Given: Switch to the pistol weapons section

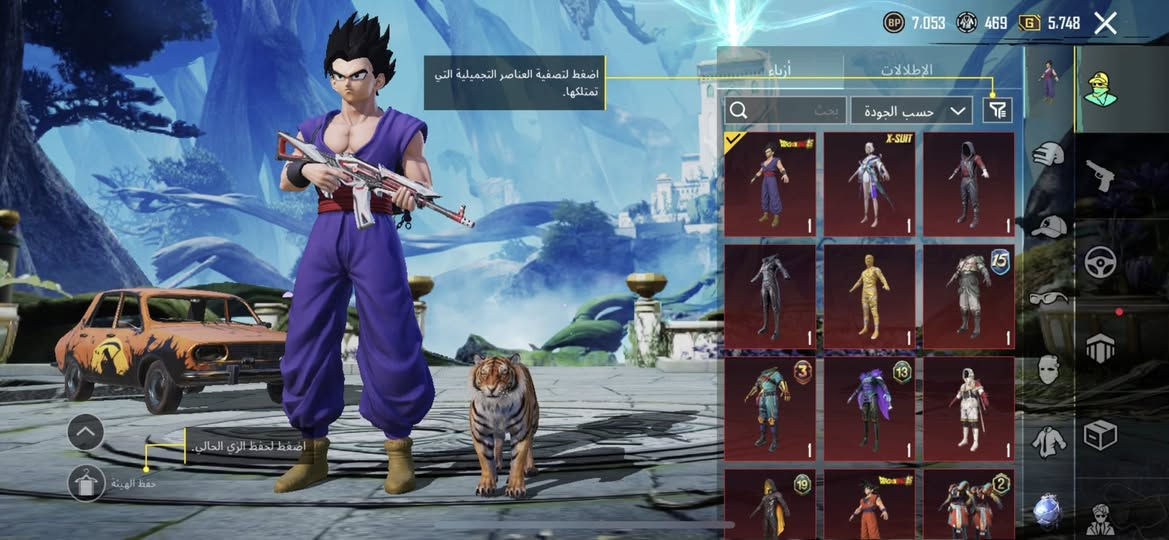Looking at the screenshot, I should pos(1100,176).
